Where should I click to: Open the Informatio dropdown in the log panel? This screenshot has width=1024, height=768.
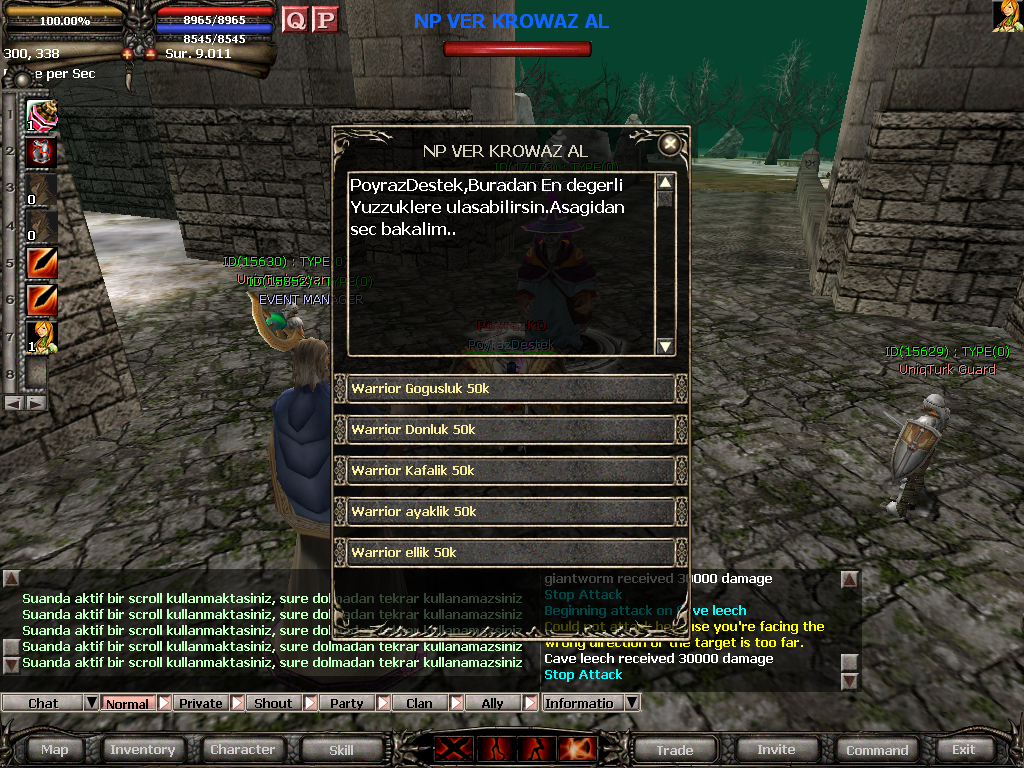pyautogui.click(x=631, y=703)
